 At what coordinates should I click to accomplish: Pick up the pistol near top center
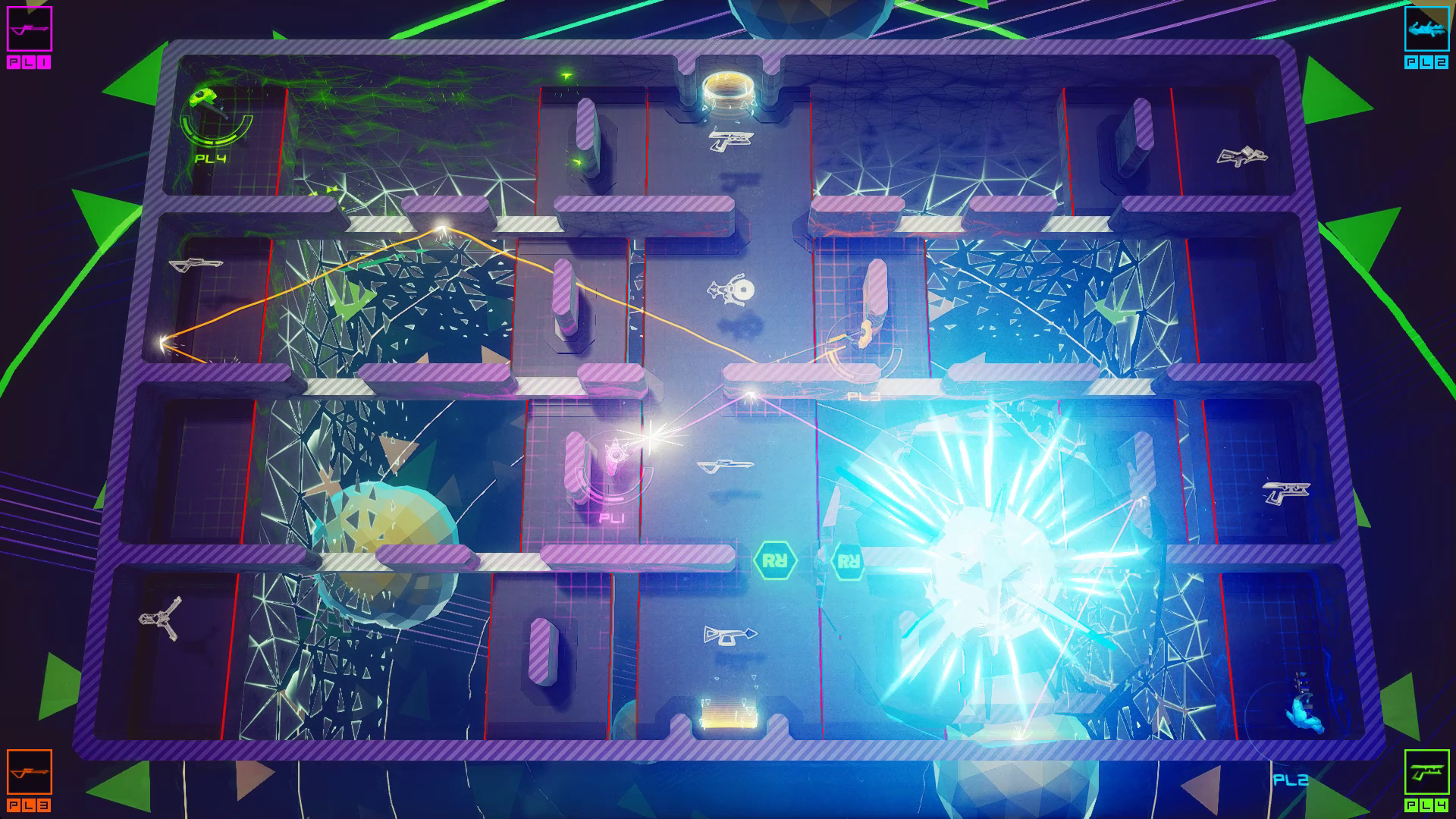tap(730, 141)
